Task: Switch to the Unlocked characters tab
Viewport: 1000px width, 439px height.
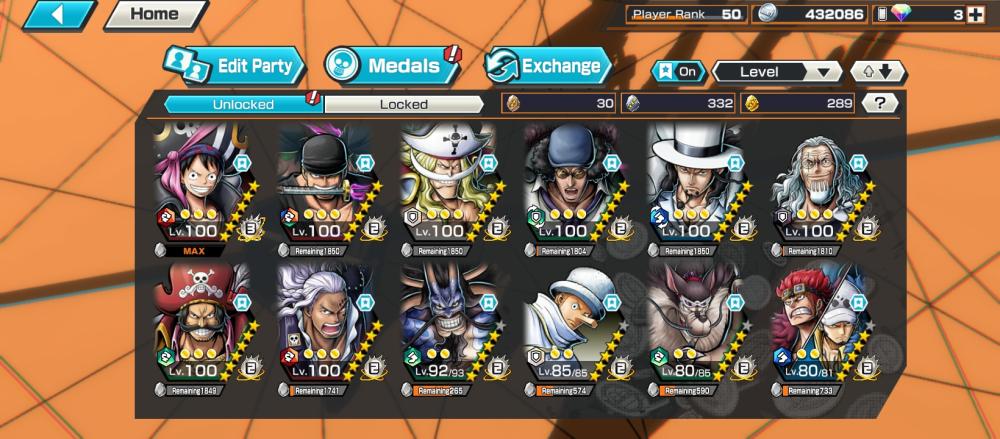Action: 242,104
